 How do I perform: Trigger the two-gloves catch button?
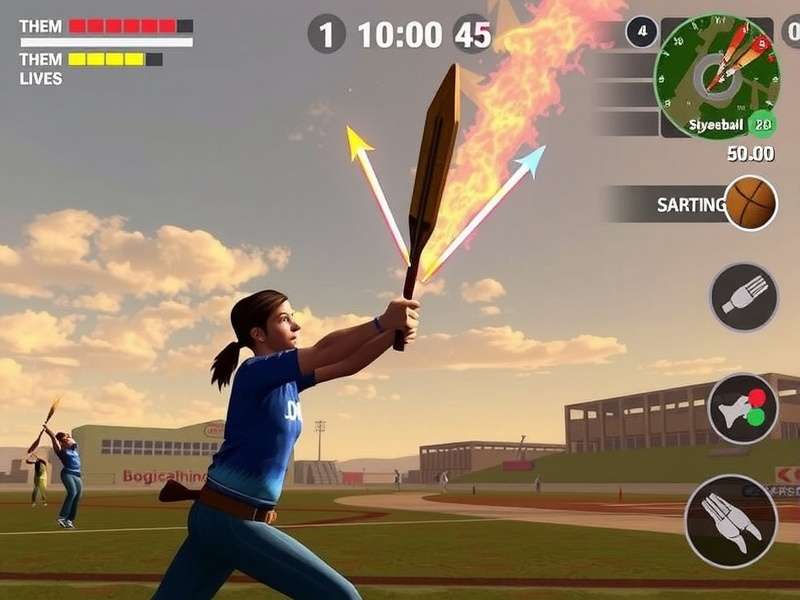pyautogui.click(x=731, y=521)
